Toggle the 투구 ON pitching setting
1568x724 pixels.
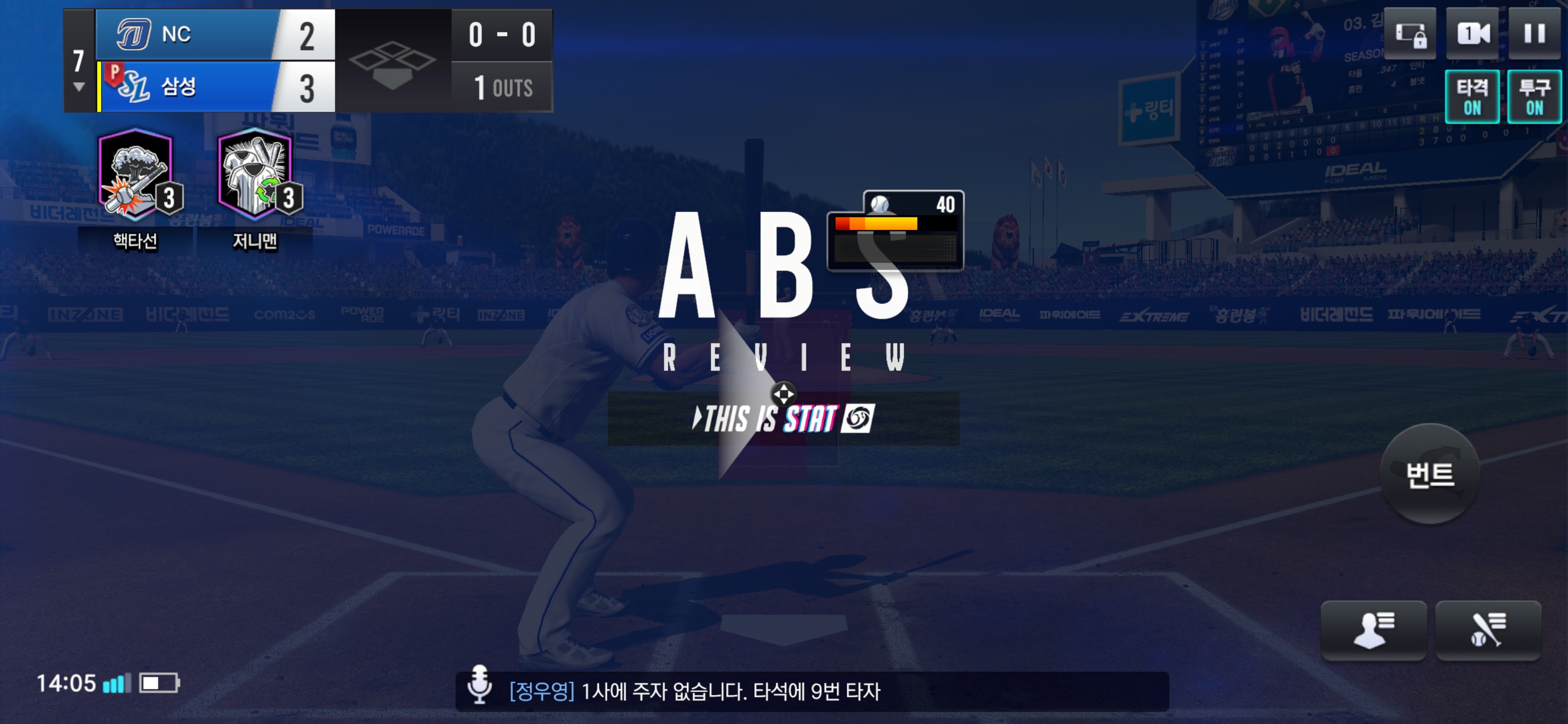1534,97
